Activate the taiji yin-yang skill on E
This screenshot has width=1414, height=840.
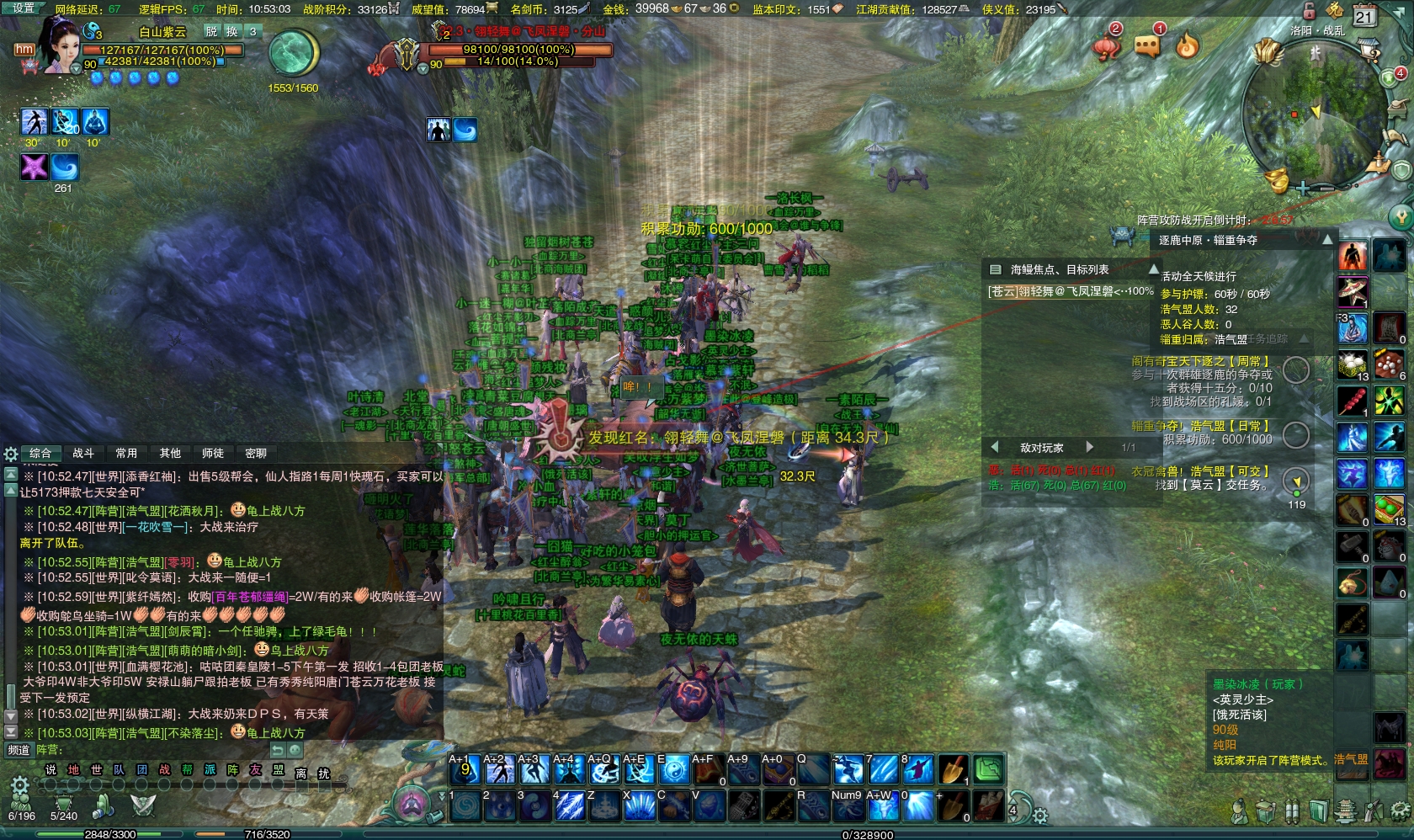click(x=672, y=769)
